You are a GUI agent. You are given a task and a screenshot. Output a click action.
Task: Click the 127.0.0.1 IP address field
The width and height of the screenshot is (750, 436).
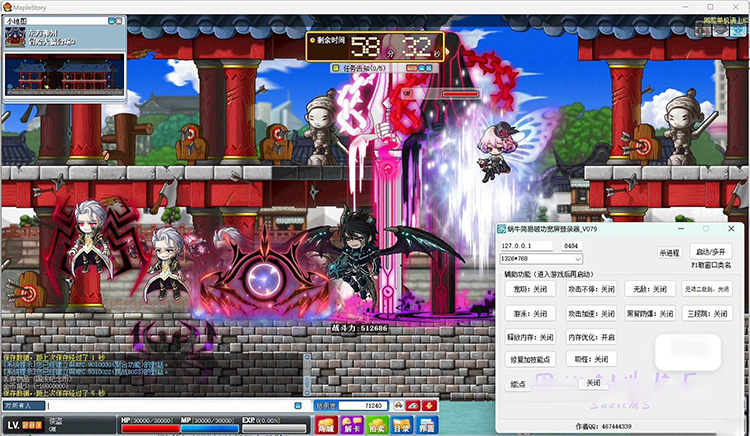[527, 244]
